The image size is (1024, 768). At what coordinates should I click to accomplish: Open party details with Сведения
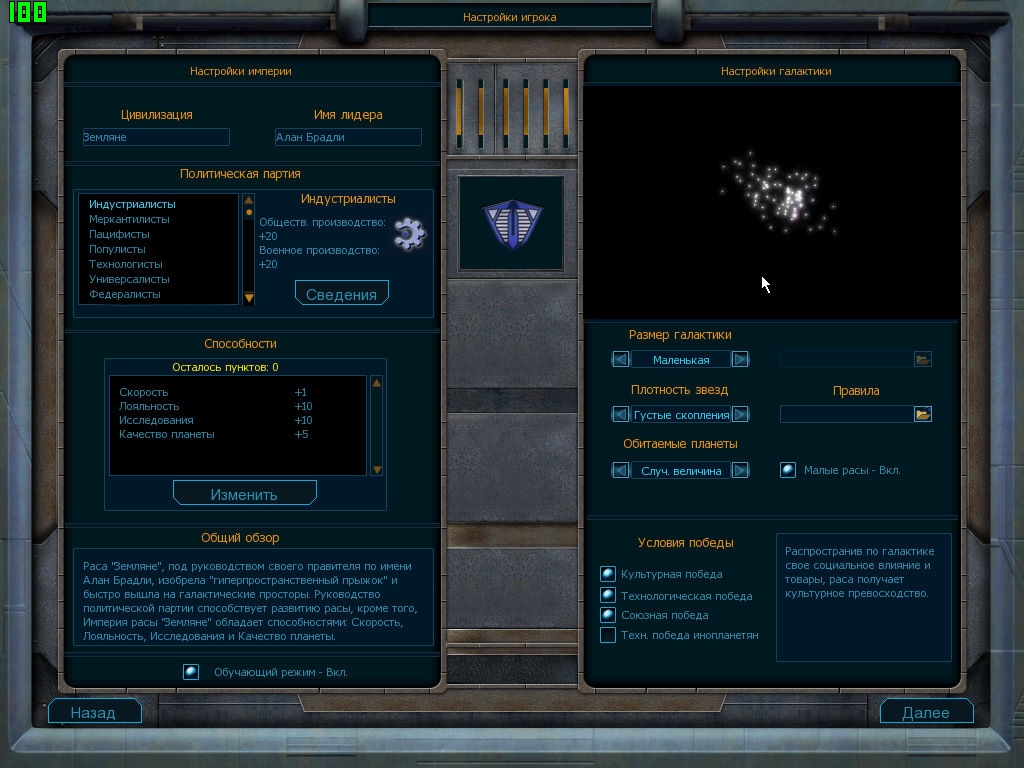coord(341,294)
